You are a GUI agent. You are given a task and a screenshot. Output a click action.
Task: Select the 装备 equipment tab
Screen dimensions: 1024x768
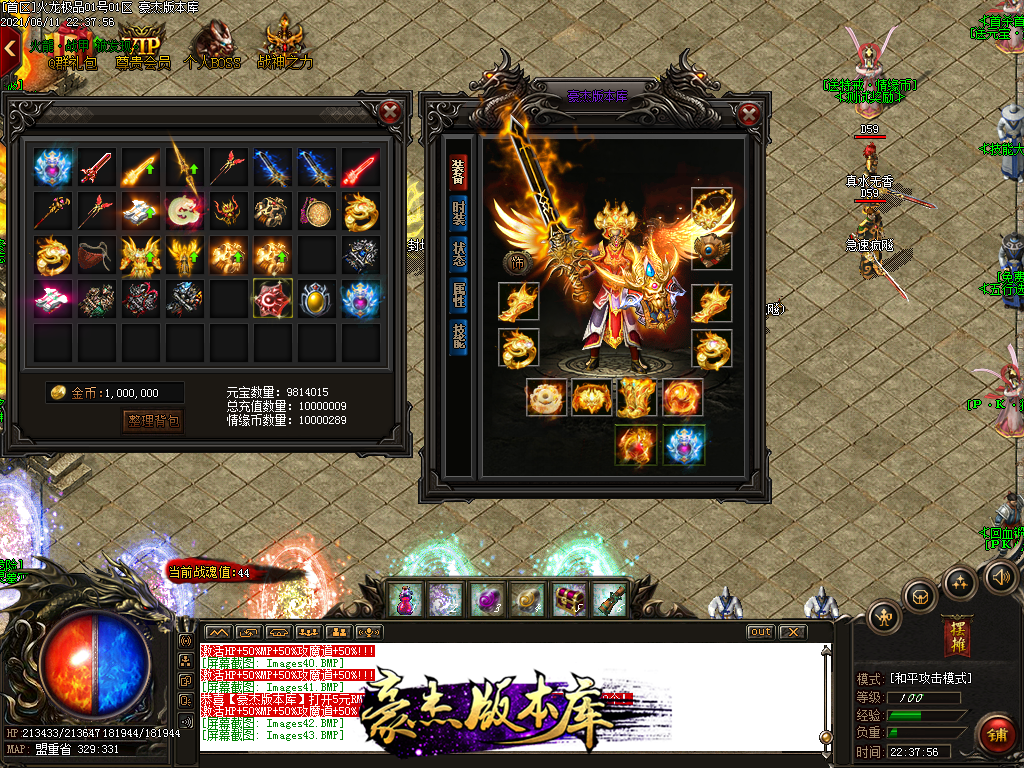458,173
